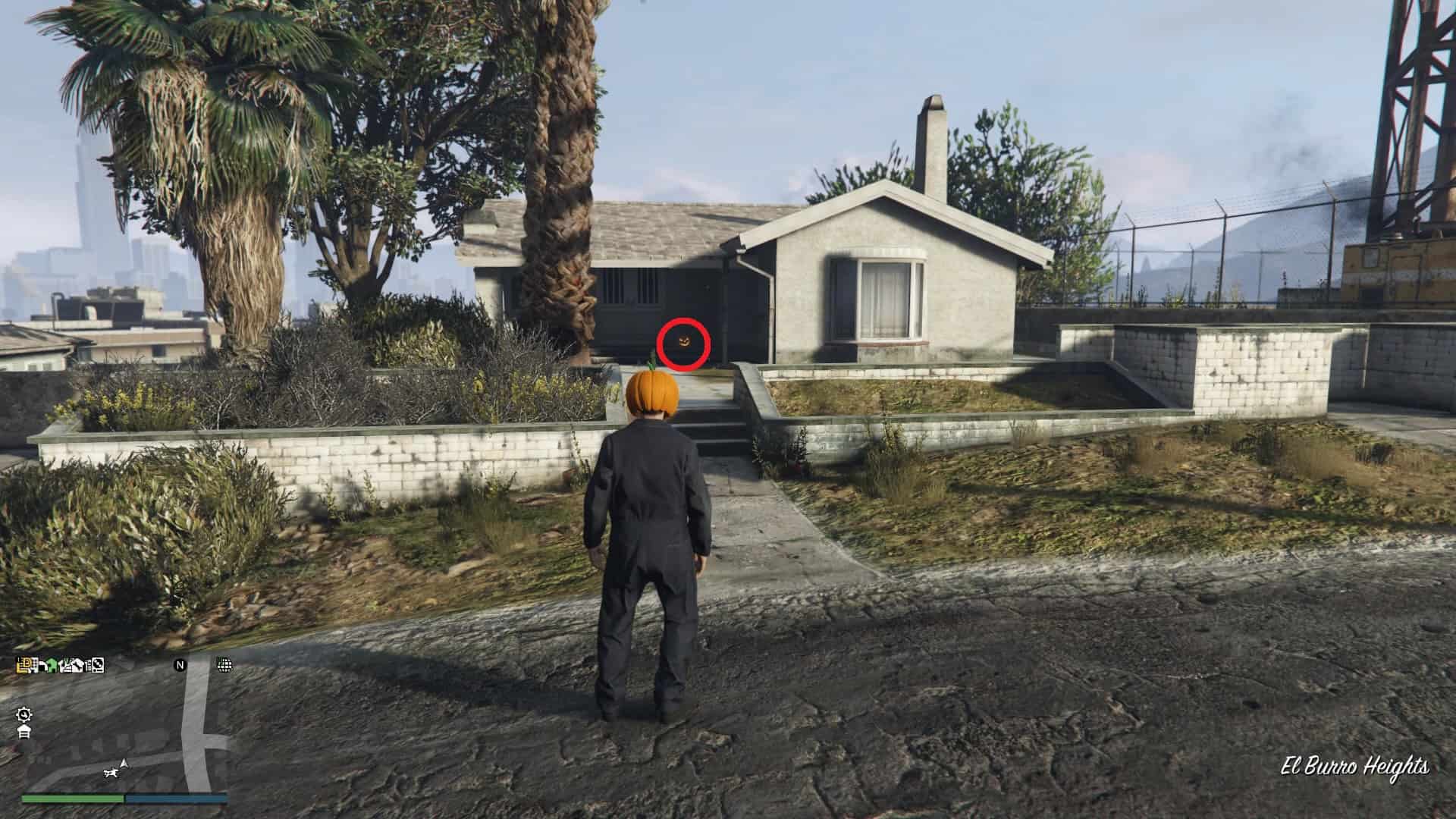Click the pumpkin on the character's head
Image resolution: width=1456 pixels, height=819 pixels.
click(x=654, y=391)
